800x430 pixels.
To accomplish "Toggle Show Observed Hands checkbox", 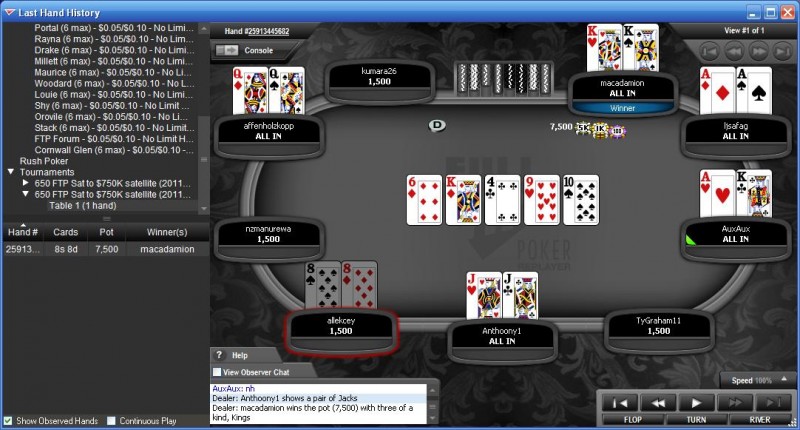I will (9, 421).
